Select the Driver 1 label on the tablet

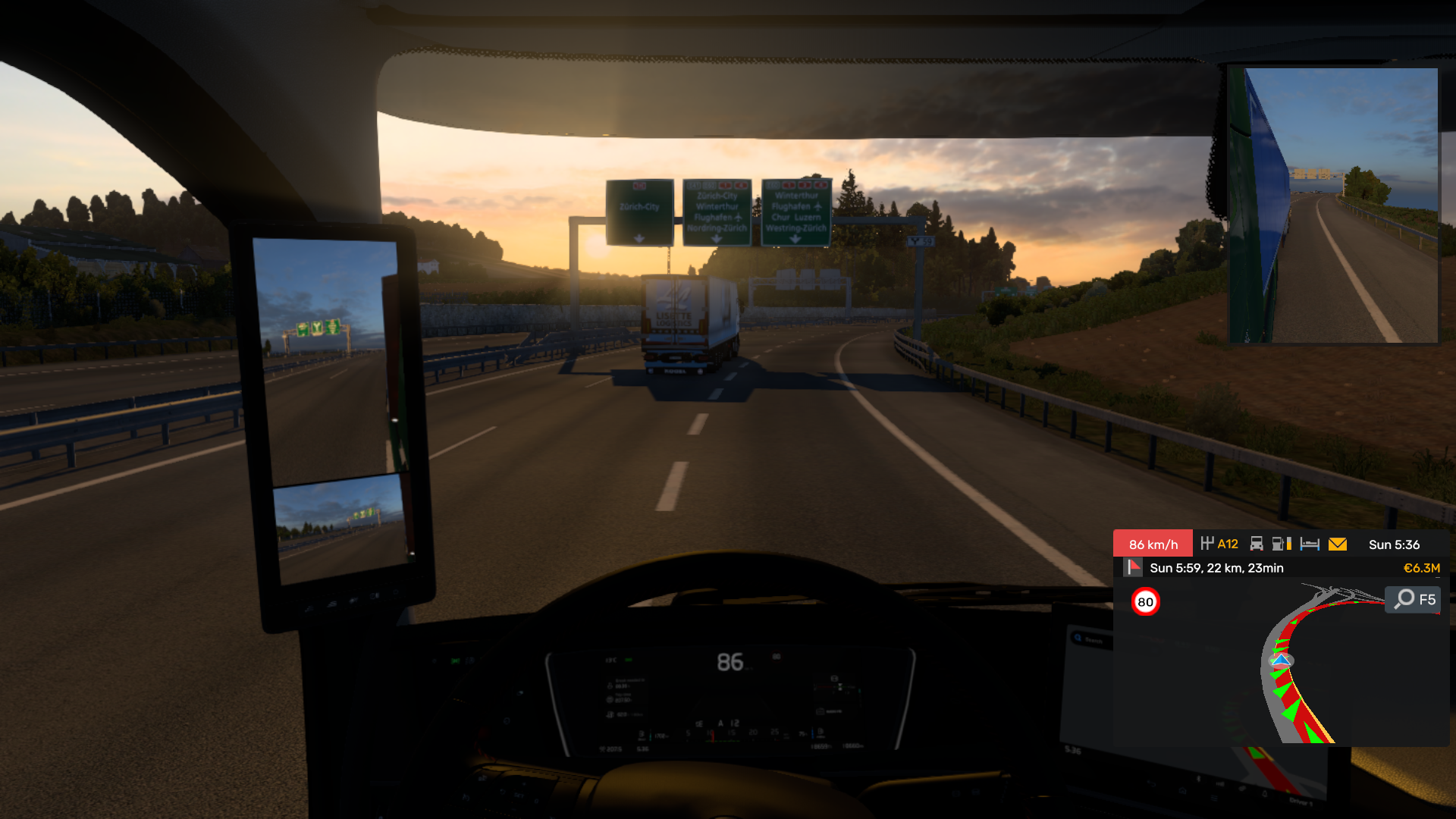pyautogui.click(x=1301, y=802)
